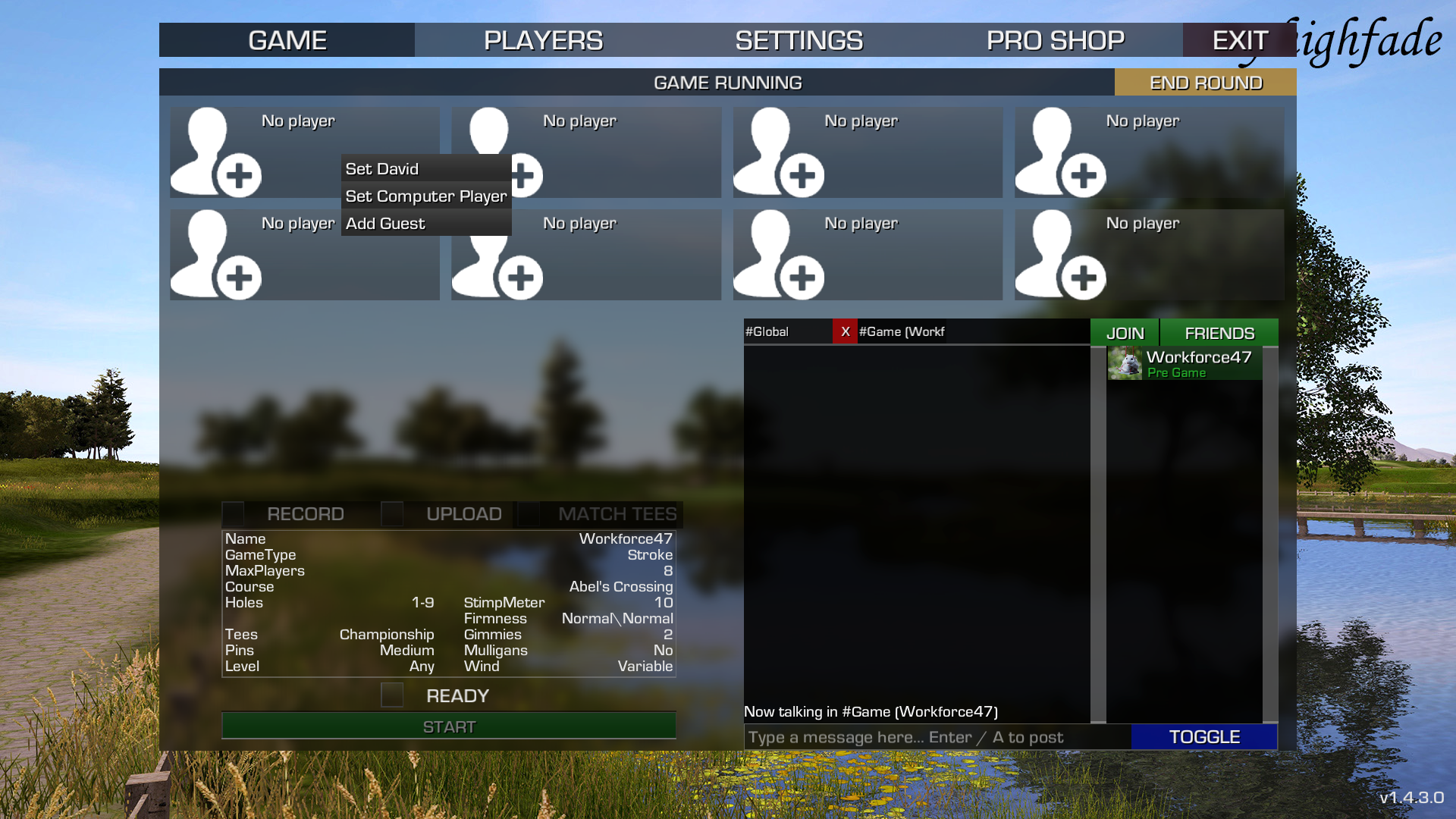The image size is (1456, 819).
Task: Close the #Game chat with red X
Action: (x=845, y=332)
